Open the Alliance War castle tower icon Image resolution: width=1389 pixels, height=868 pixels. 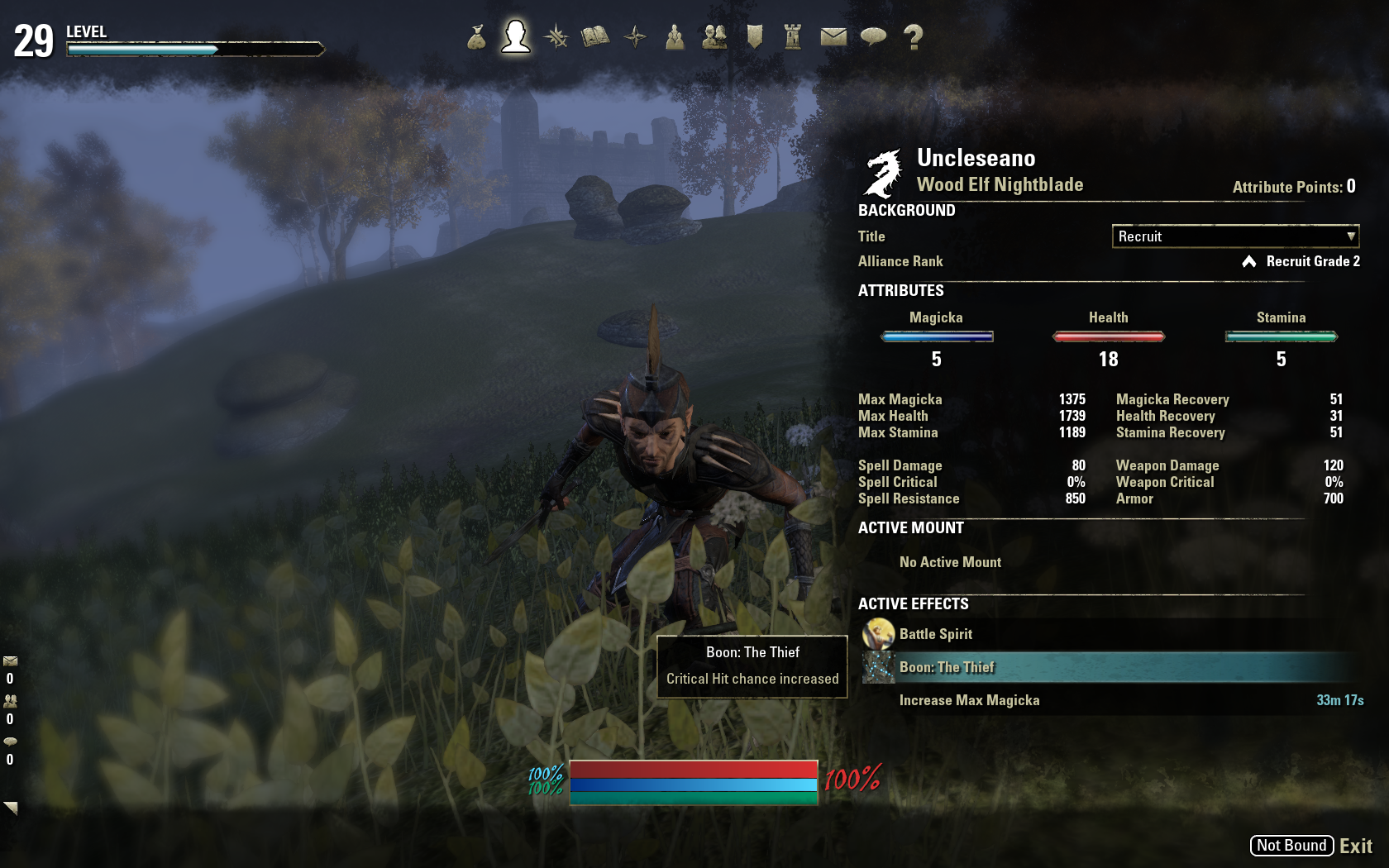click(x=793, y=37)
